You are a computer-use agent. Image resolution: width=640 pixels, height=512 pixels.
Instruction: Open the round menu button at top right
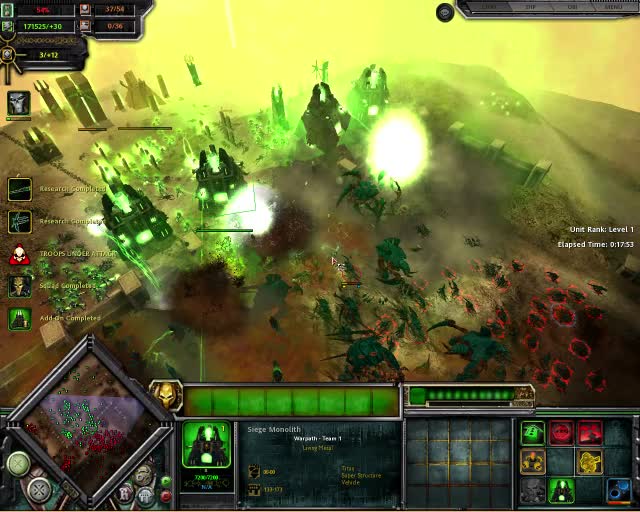coord(445,12)
